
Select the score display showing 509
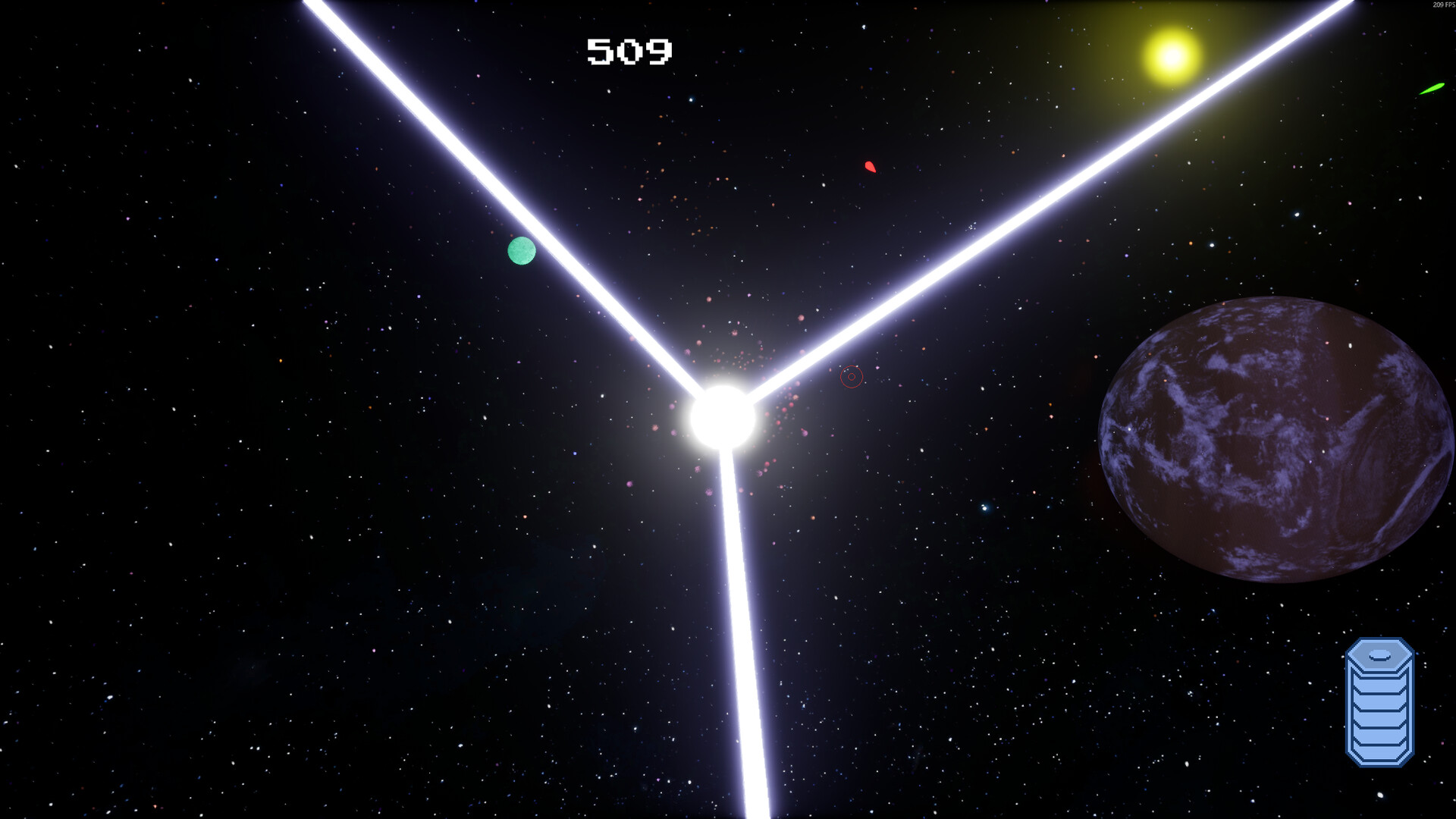[628, 51]
